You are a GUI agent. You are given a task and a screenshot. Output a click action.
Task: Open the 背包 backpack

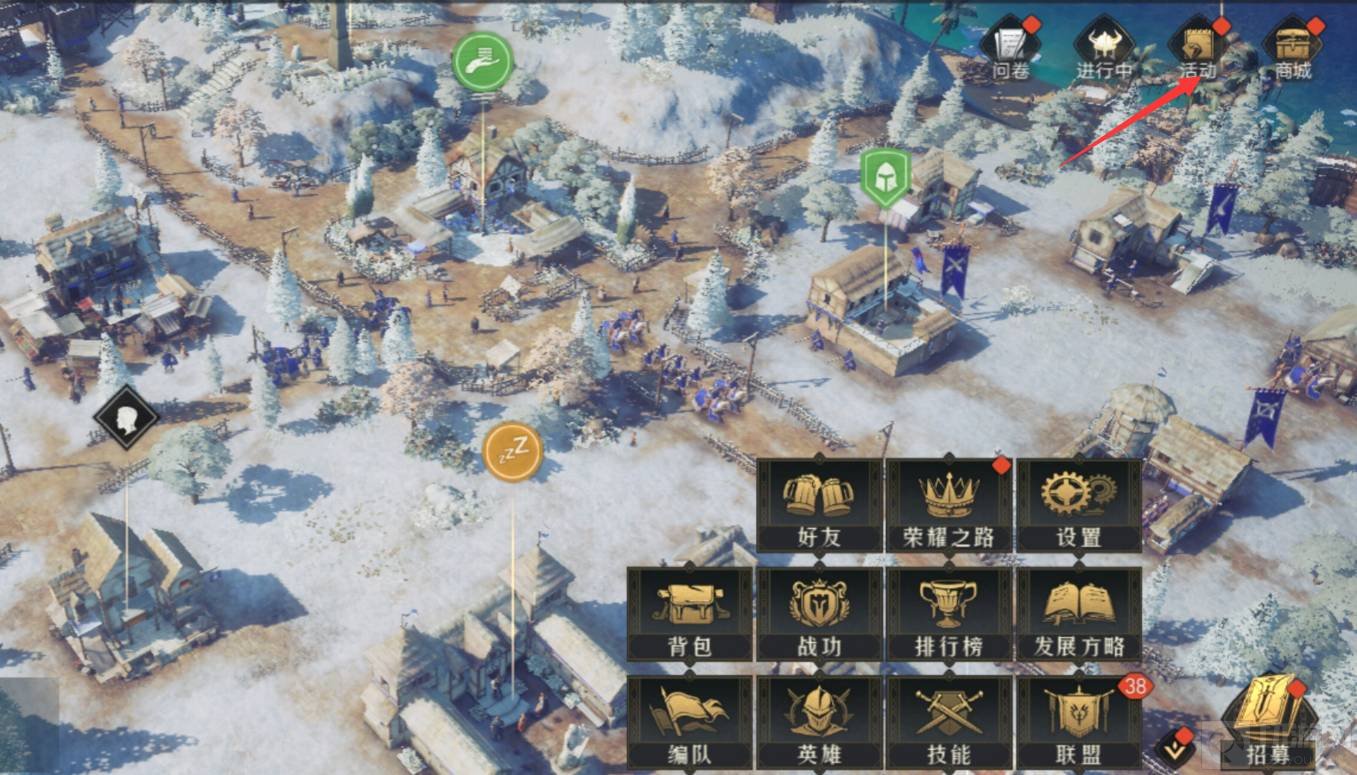tap(689, 613)
